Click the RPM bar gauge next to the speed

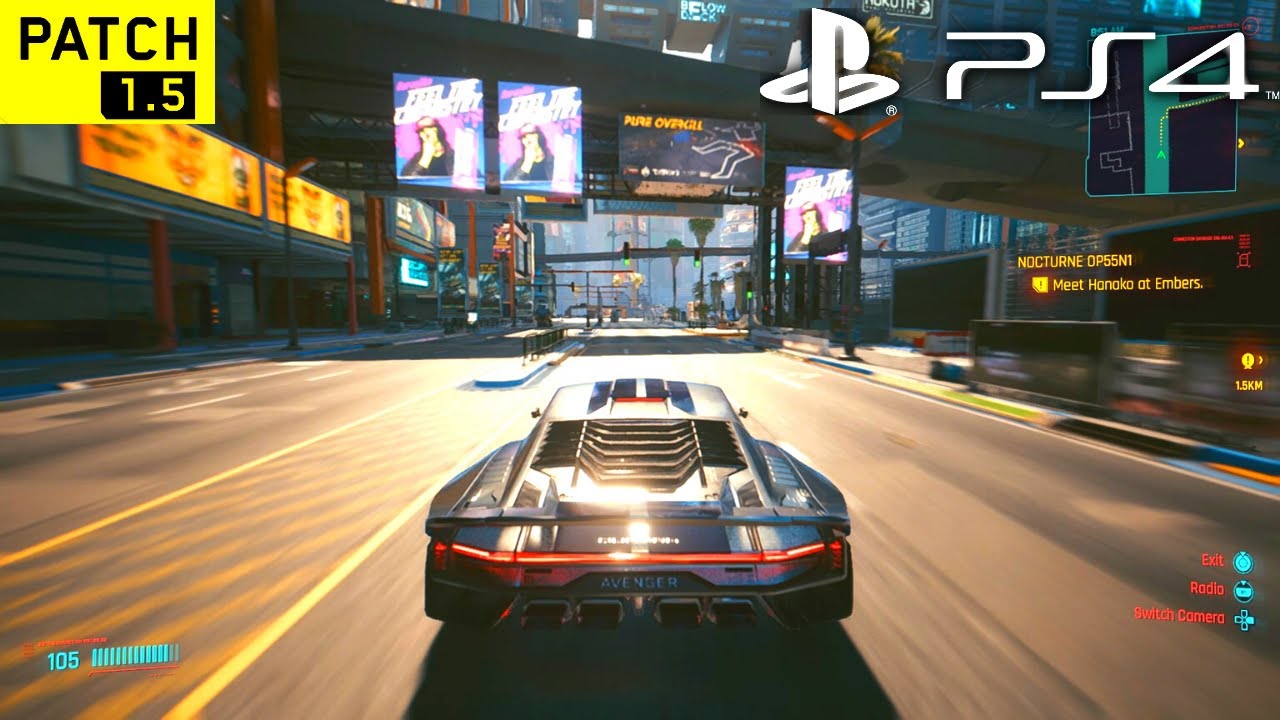tap(136, 656)
